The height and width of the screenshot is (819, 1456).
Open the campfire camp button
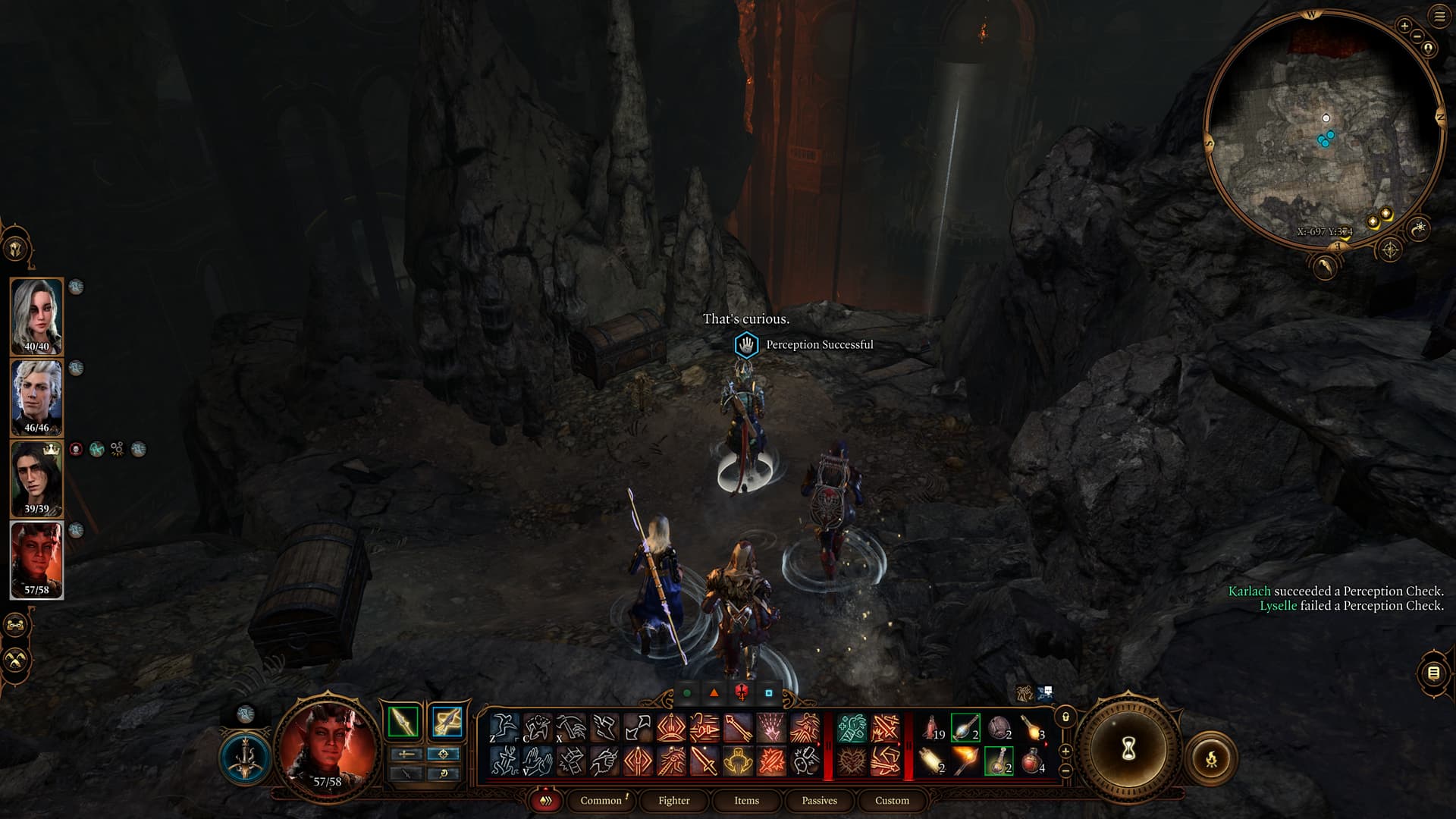[1211, 758]
